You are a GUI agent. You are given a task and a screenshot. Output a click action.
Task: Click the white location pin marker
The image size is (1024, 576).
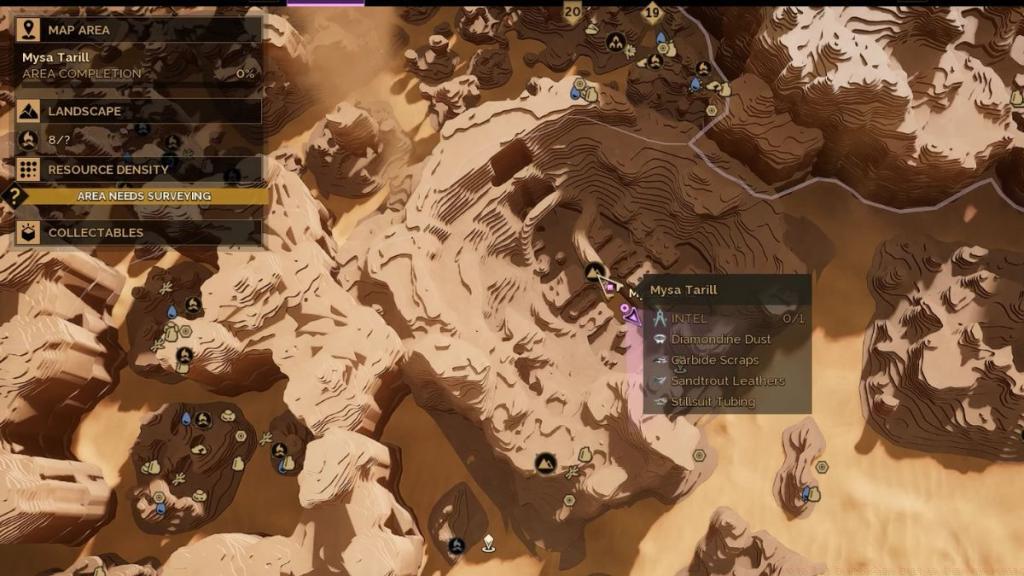tap(488, 542)
